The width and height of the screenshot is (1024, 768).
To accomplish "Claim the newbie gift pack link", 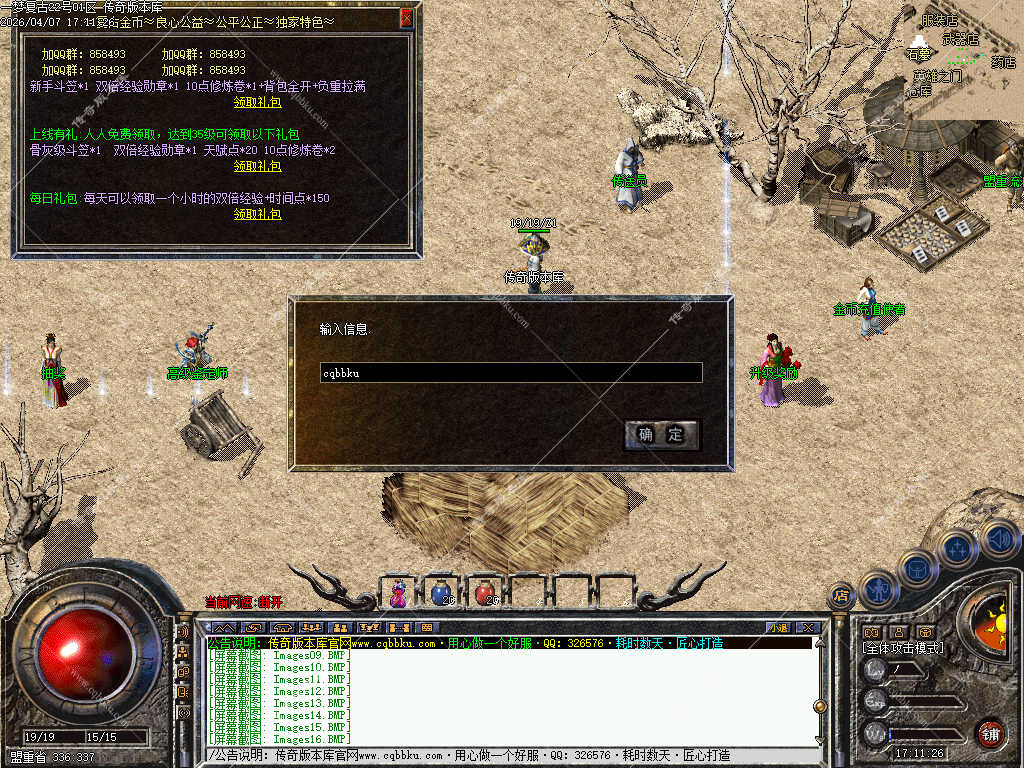I will (257, 102).
